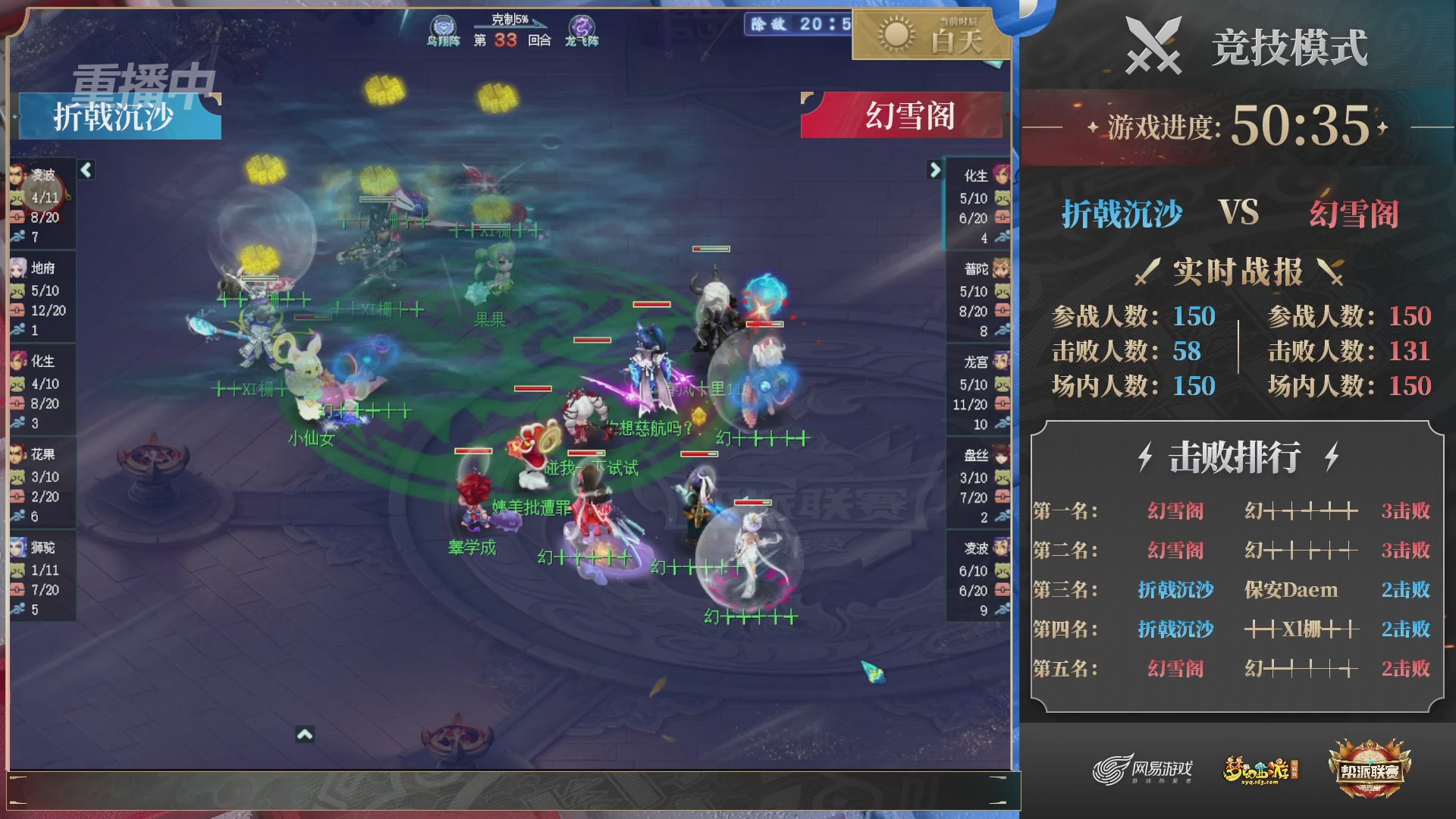Image resolution: width=1456 pixels, height=819 pixels.
Task: Click the red defeat-count icon beside 狮驼
Action: tap(17, 591)
